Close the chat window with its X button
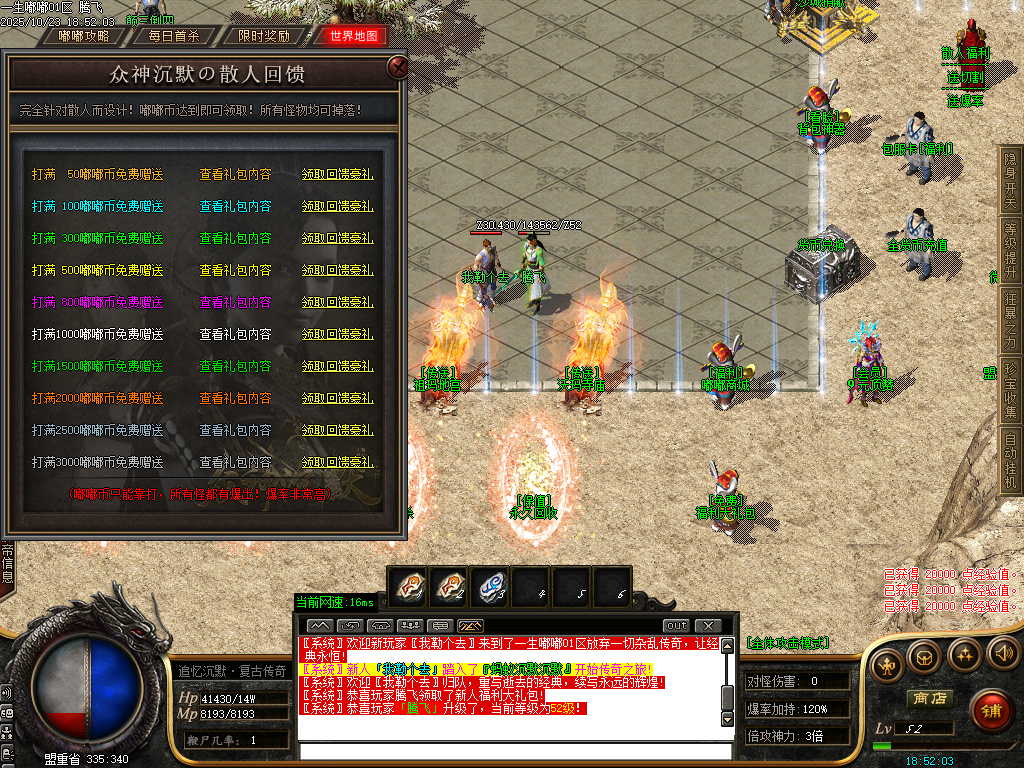The width and height of the screenshot is (1024, 768). pos(708,626)
